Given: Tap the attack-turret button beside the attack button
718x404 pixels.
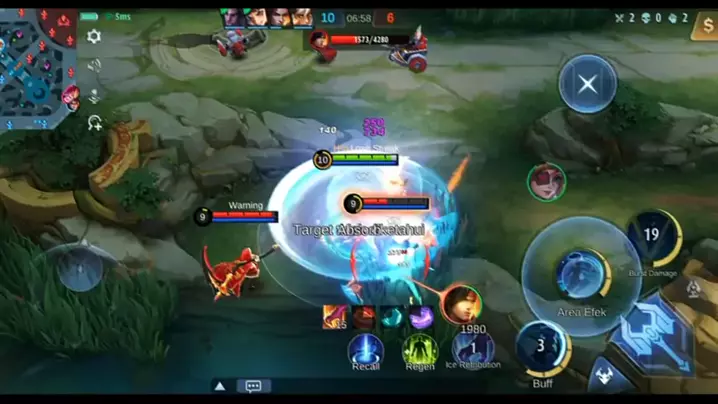Looking at the screenshot, I should (x=604, y=378).
